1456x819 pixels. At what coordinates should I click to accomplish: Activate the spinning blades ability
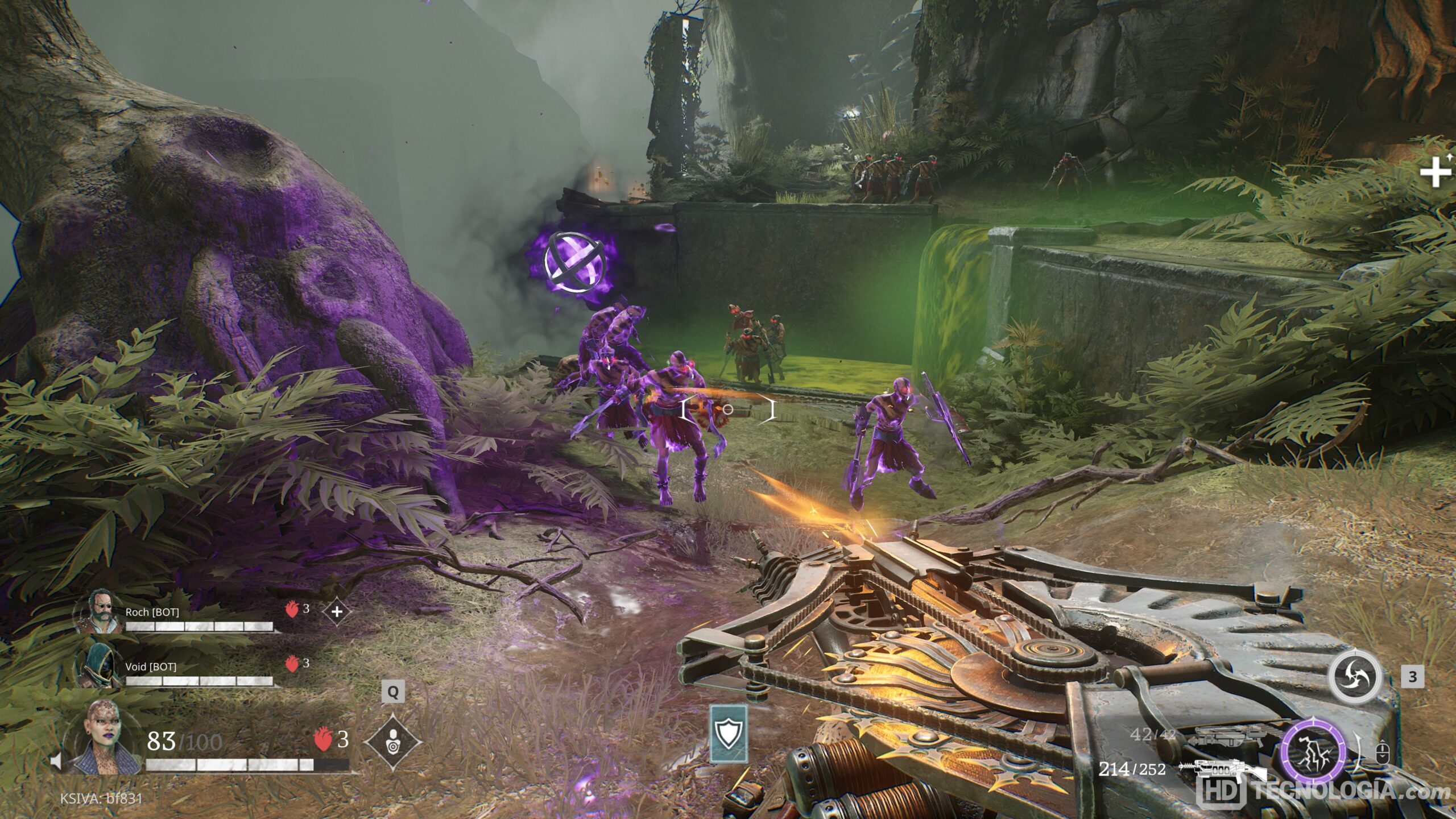(x=1355, y=677)
